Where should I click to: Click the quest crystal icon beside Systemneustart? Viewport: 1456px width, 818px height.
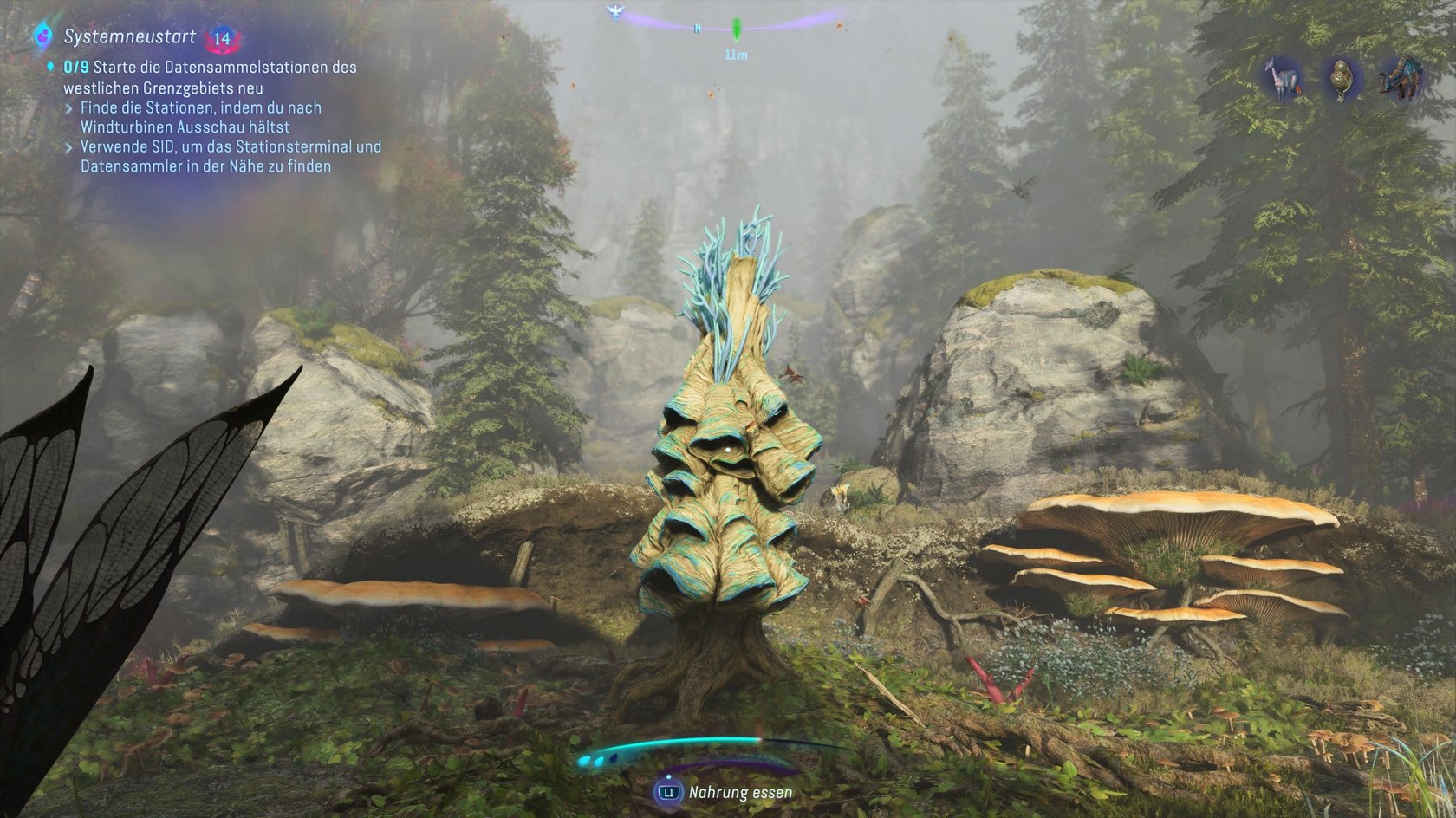(x=42, y=36)
